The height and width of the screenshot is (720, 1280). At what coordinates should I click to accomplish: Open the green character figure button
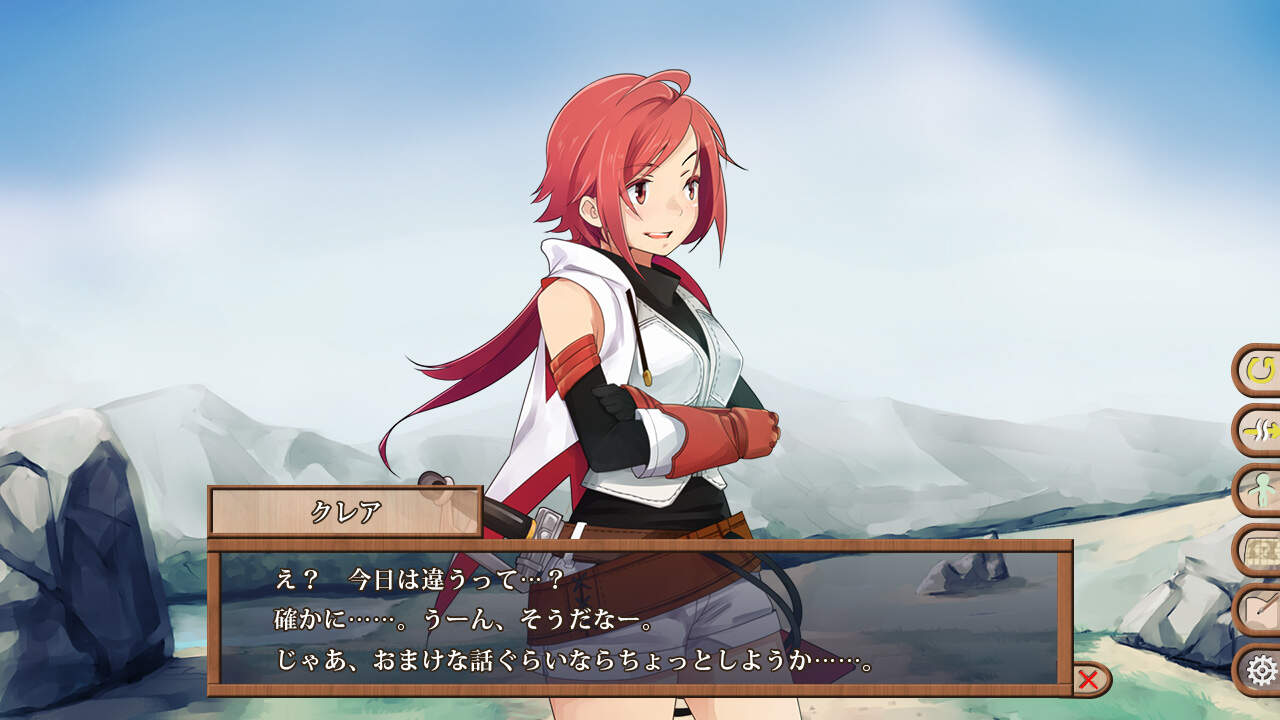(1261, 490)
